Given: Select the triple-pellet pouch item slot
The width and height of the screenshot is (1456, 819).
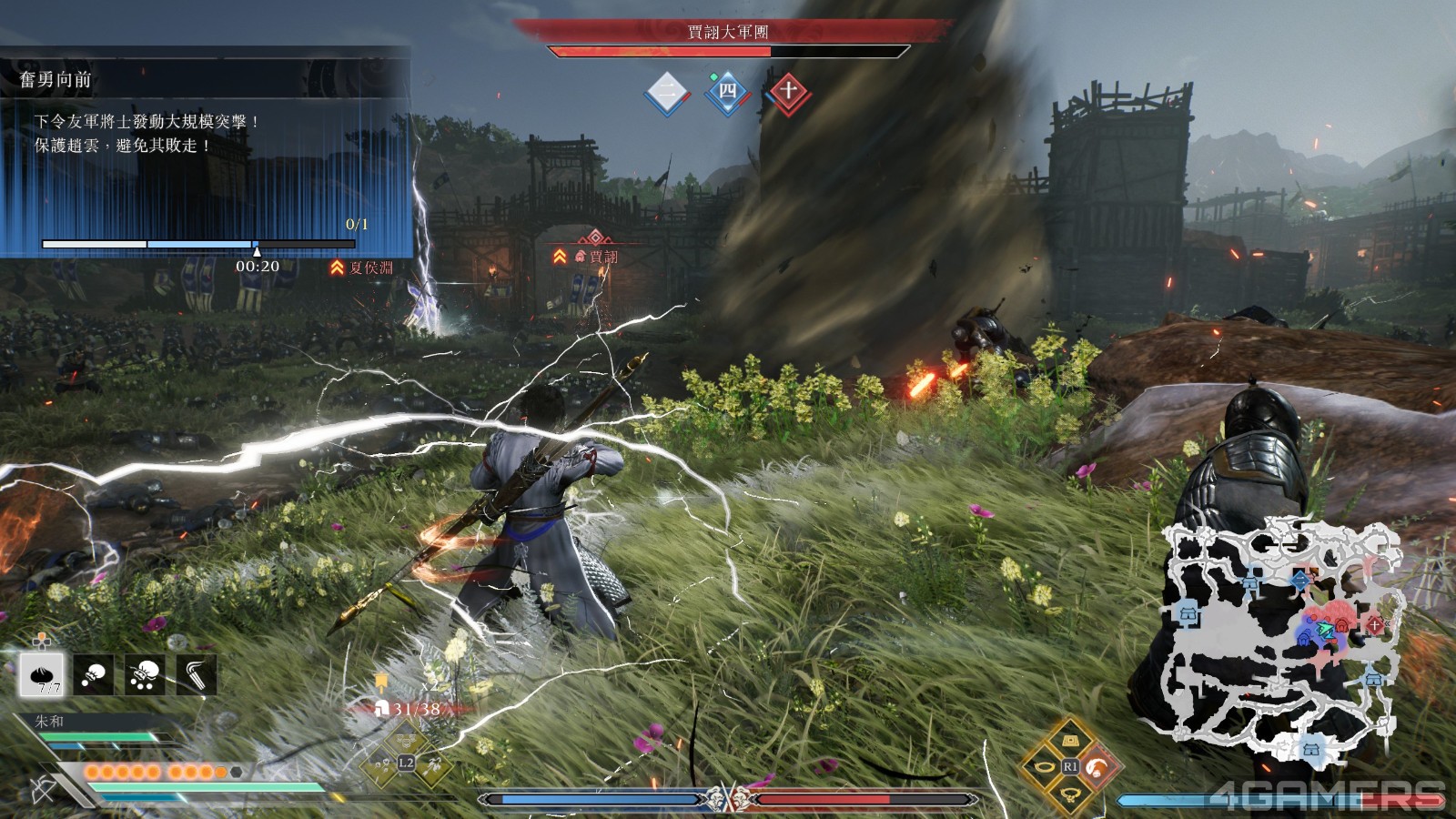Looking at the screenshot, I should 145,674.
